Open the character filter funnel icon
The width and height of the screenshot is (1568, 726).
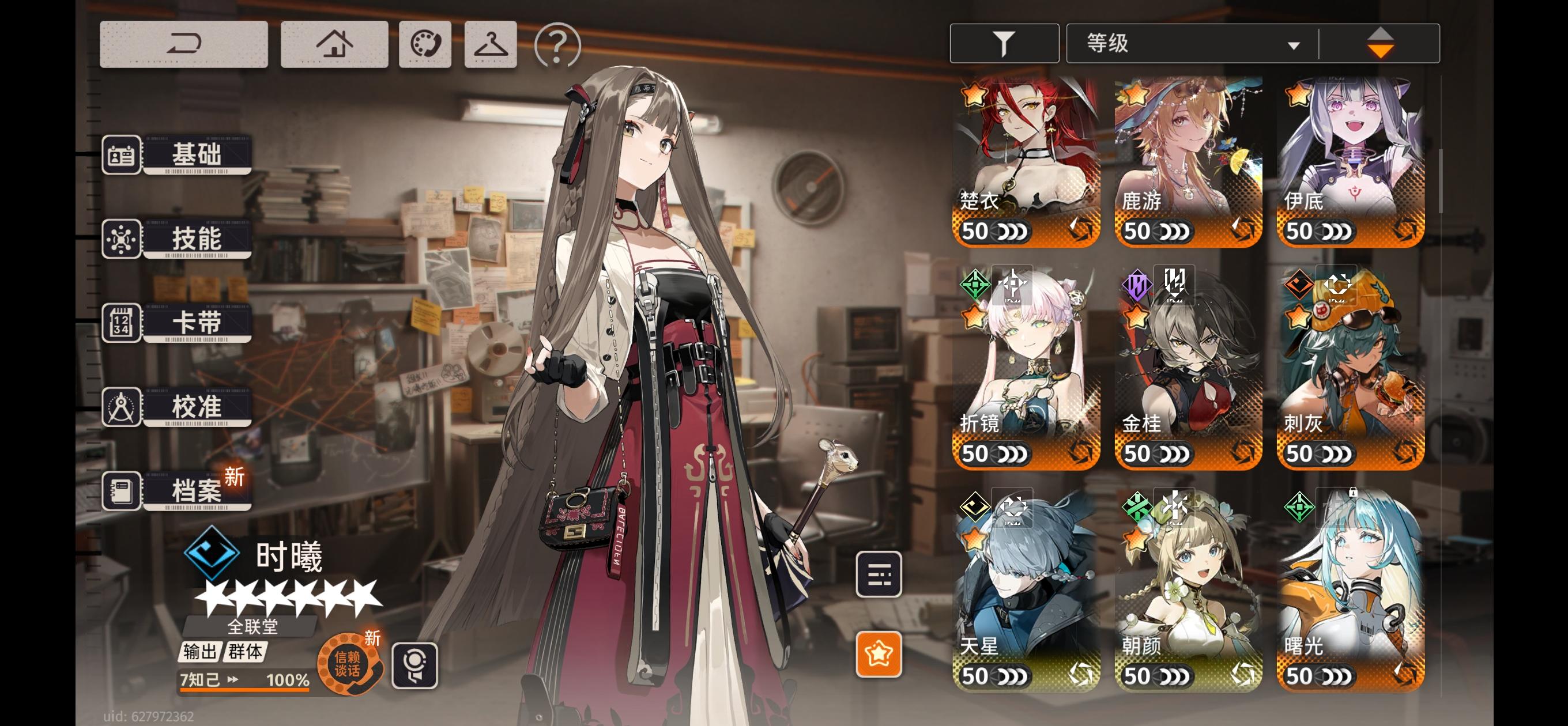click(x=1004, y=42)
